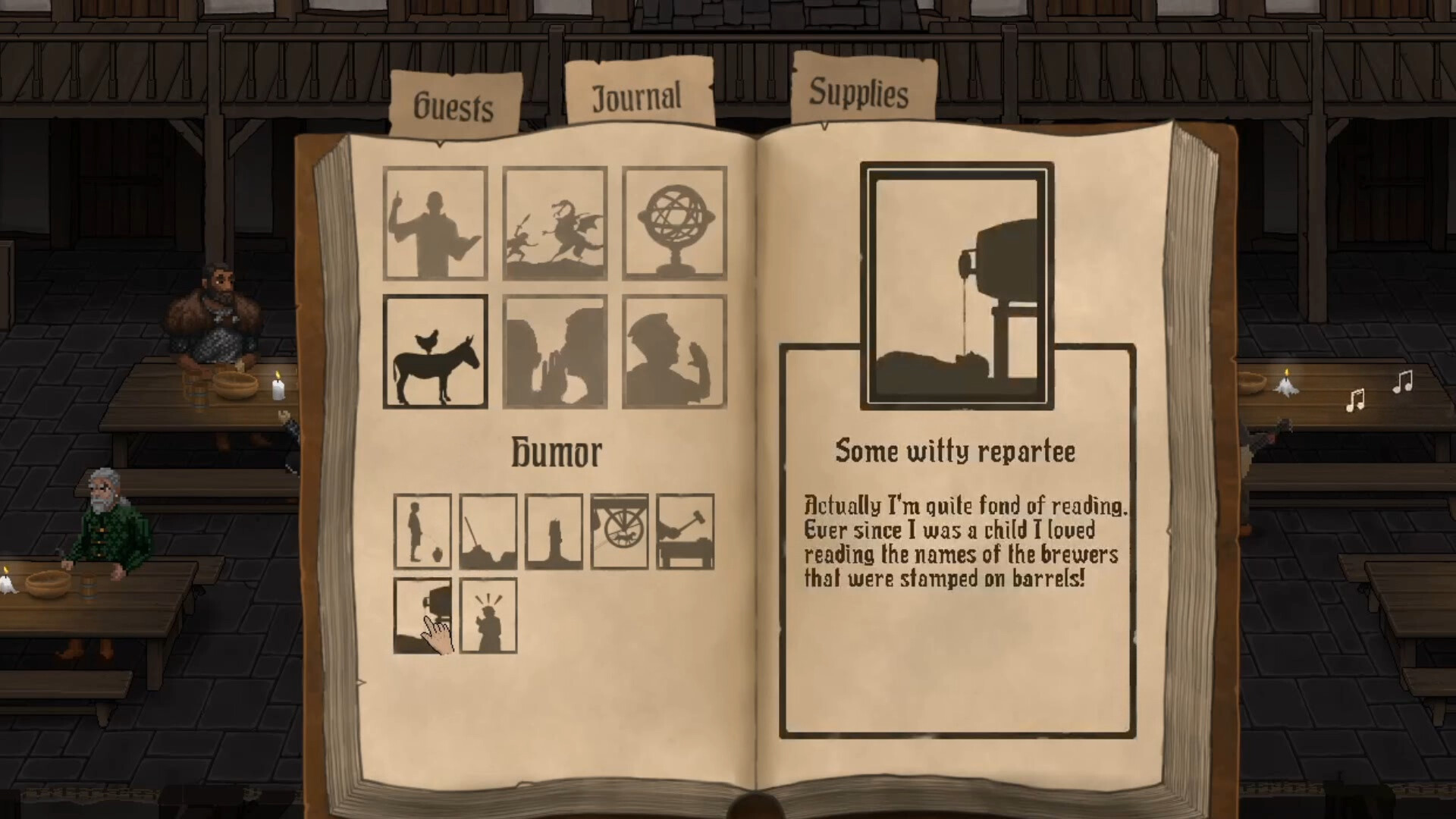Select the pouring barrel witty repartee option
This screenshot has width=1456, height=819.
[x=424, y=616]
